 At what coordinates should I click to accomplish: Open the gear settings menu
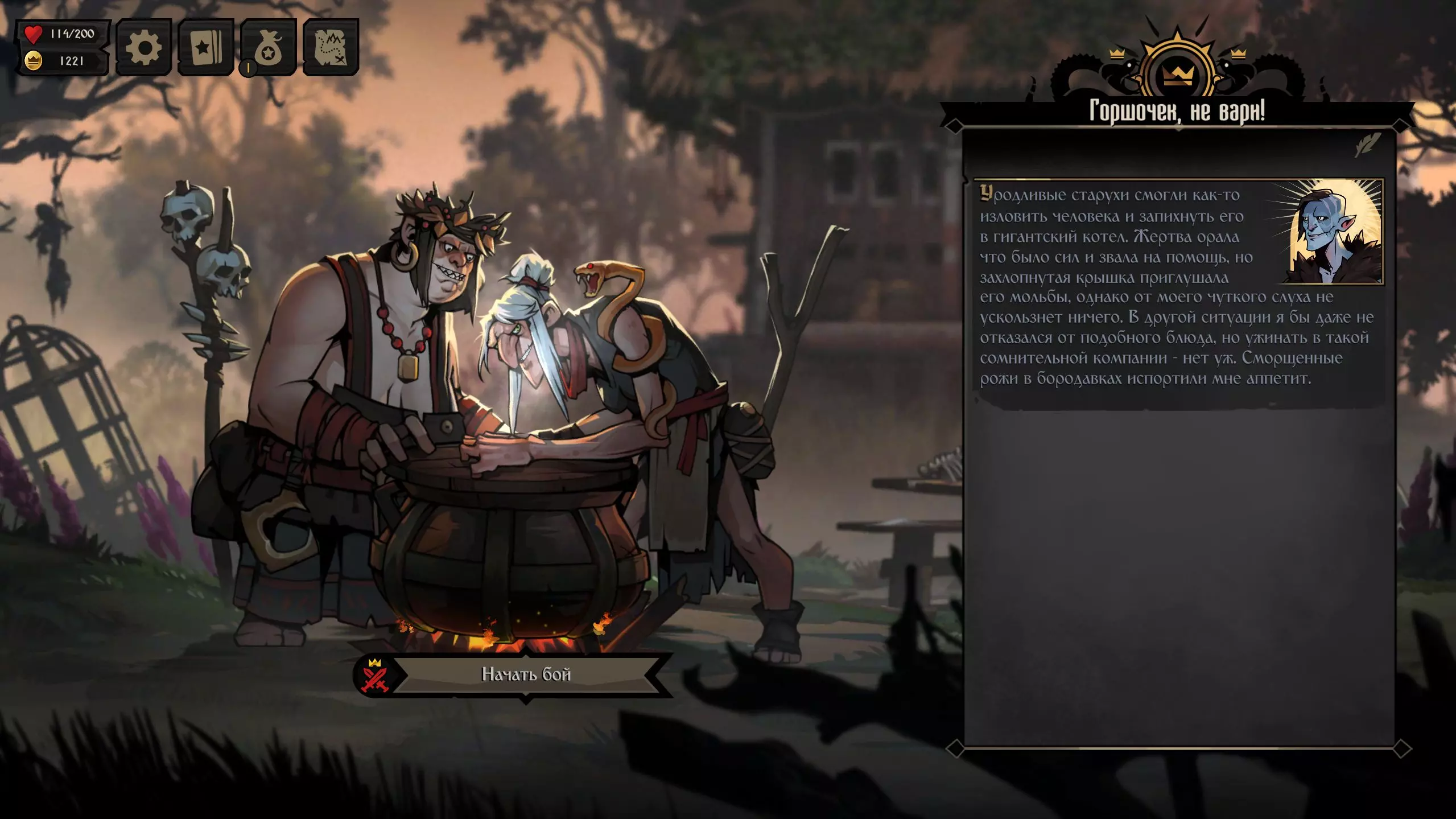tap(143, 47)
